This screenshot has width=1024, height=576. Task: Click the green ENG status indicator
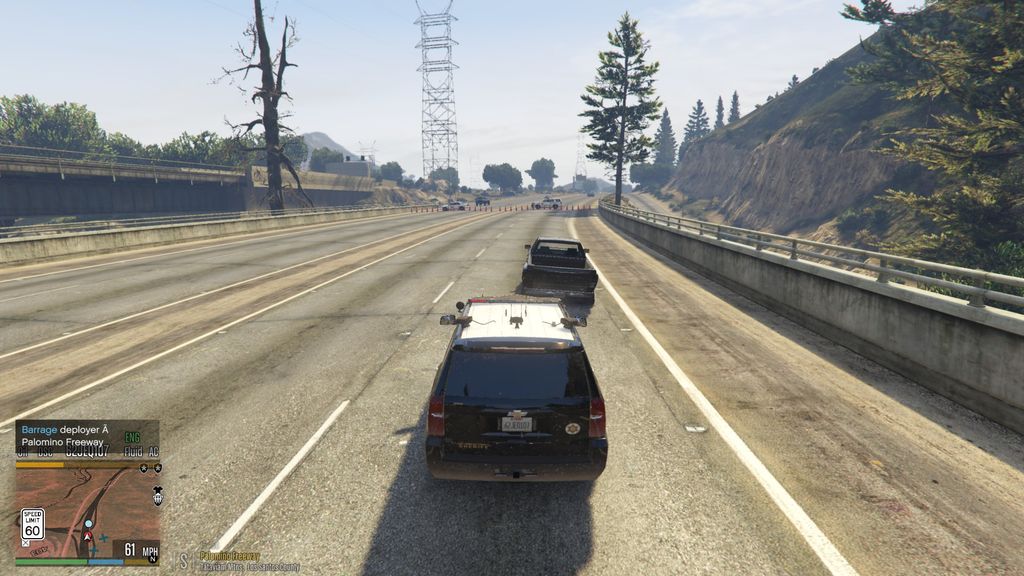pos(132,438)
